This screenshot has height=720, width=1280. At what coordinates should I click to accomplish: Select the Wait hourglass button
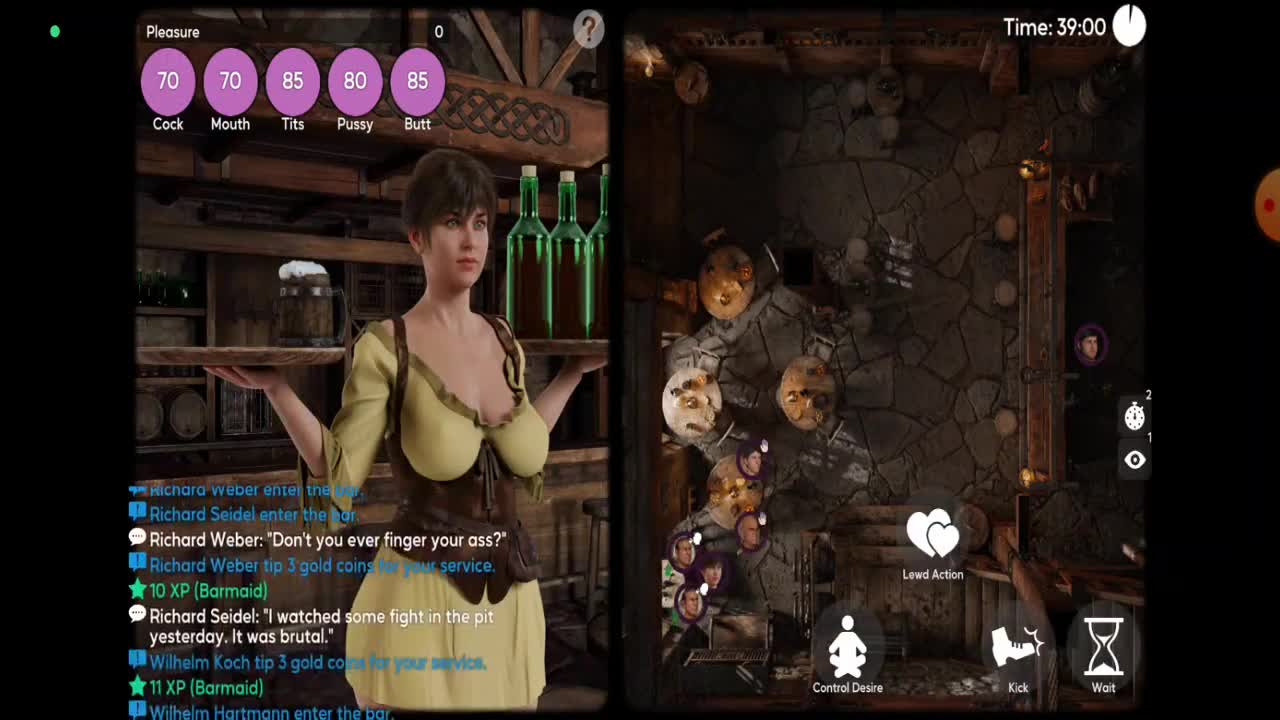[1103, 648]
